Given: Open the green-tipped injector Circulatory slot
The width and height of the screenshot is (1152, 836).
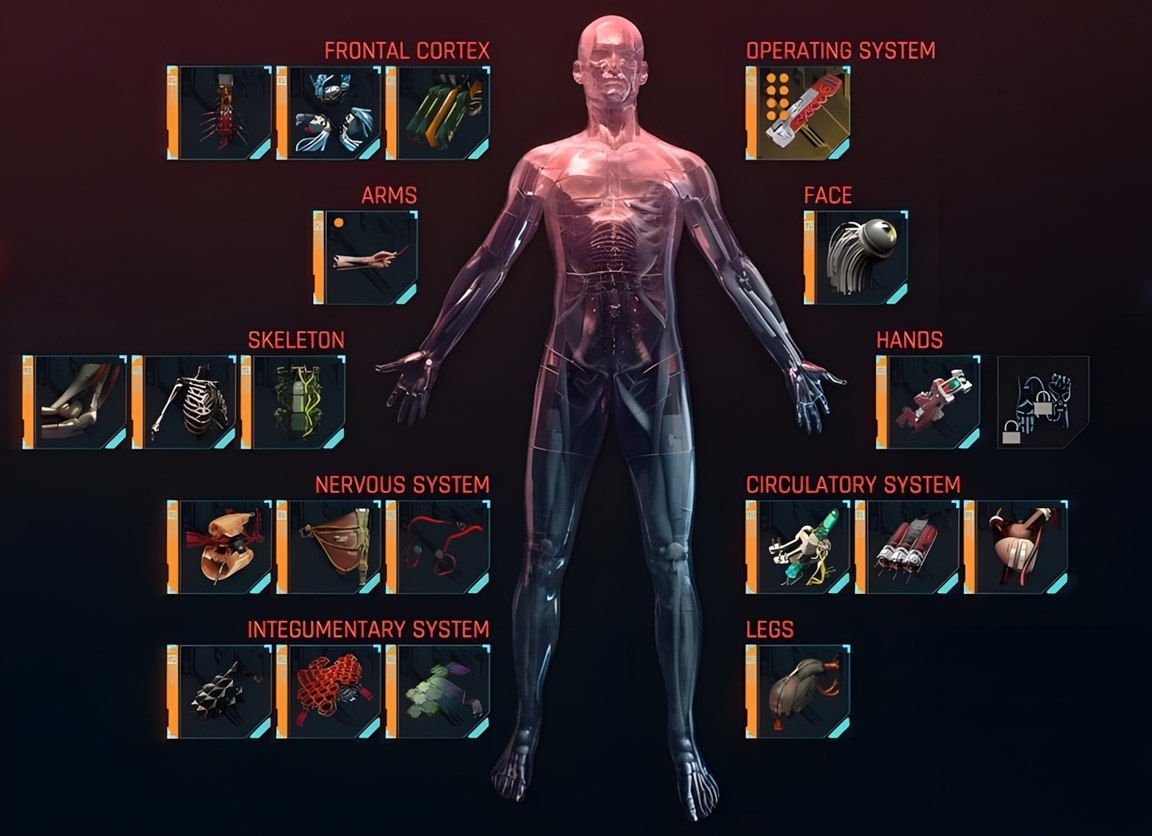Looking at the screenshot, I should (x=798, y=547).
